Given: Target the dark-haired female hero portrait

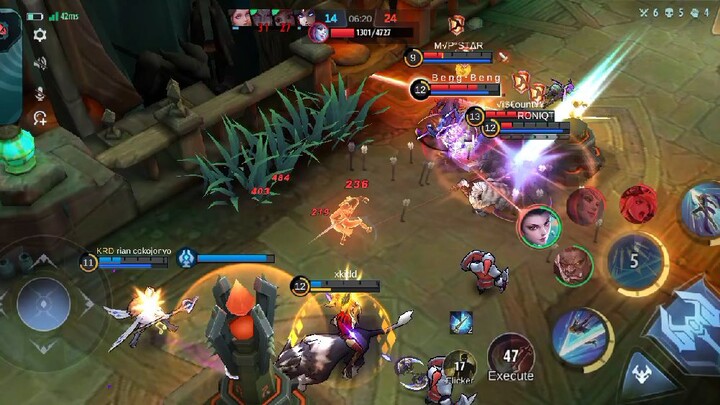Looking at the screenshot, I should [539, 226].
